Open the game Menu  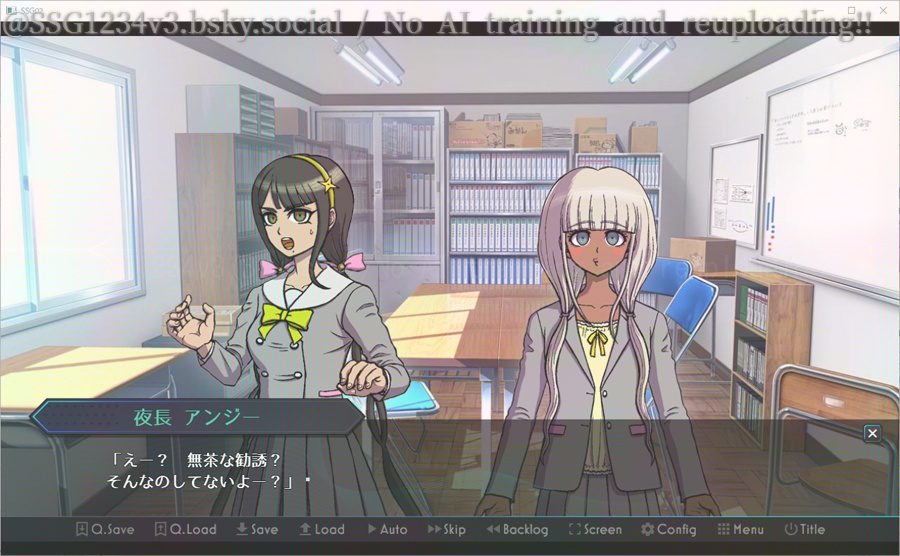(x=740, y=530)
